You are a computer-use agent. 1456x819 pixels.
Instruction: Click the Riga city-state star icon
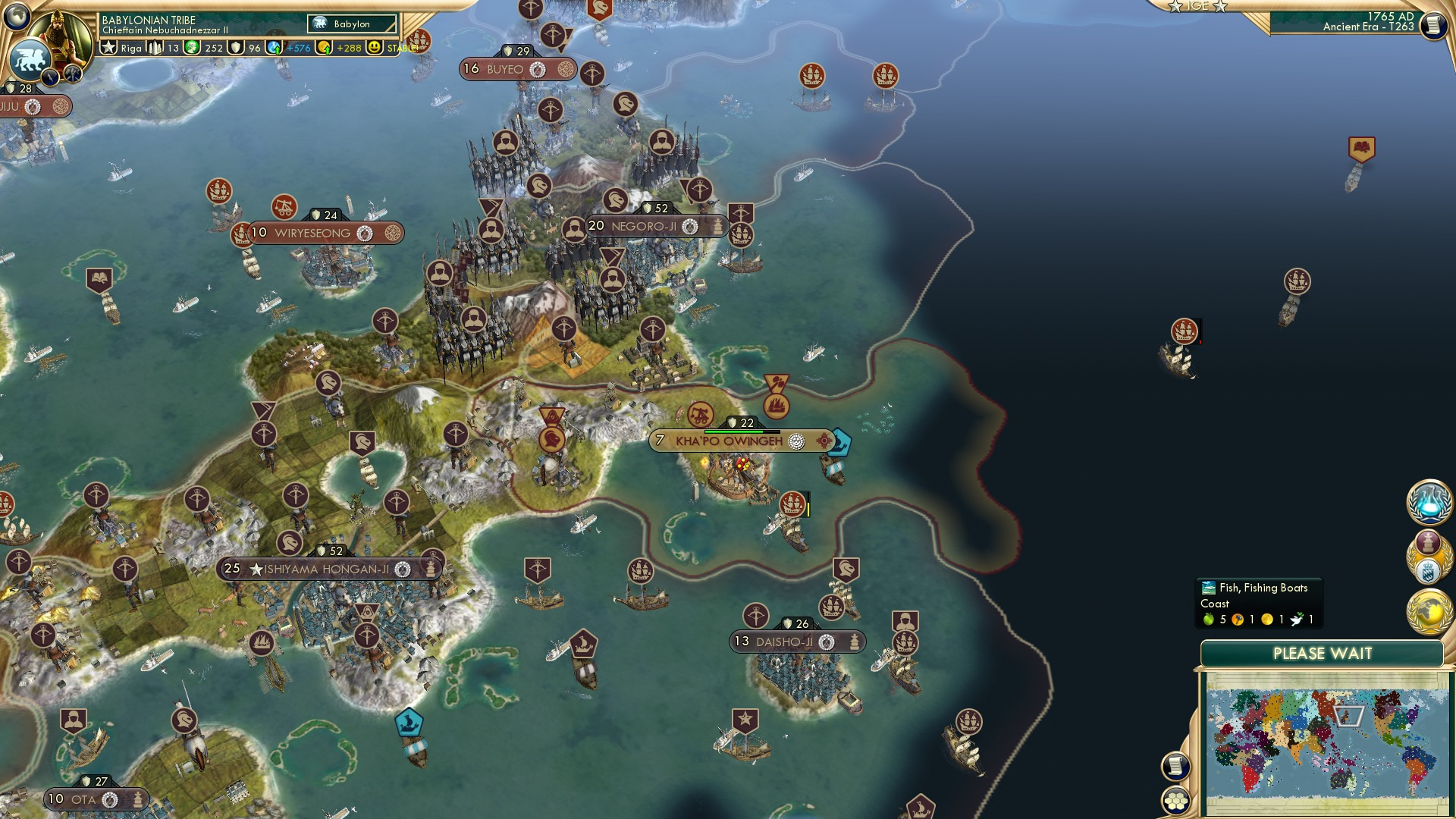tap(108, 49)
